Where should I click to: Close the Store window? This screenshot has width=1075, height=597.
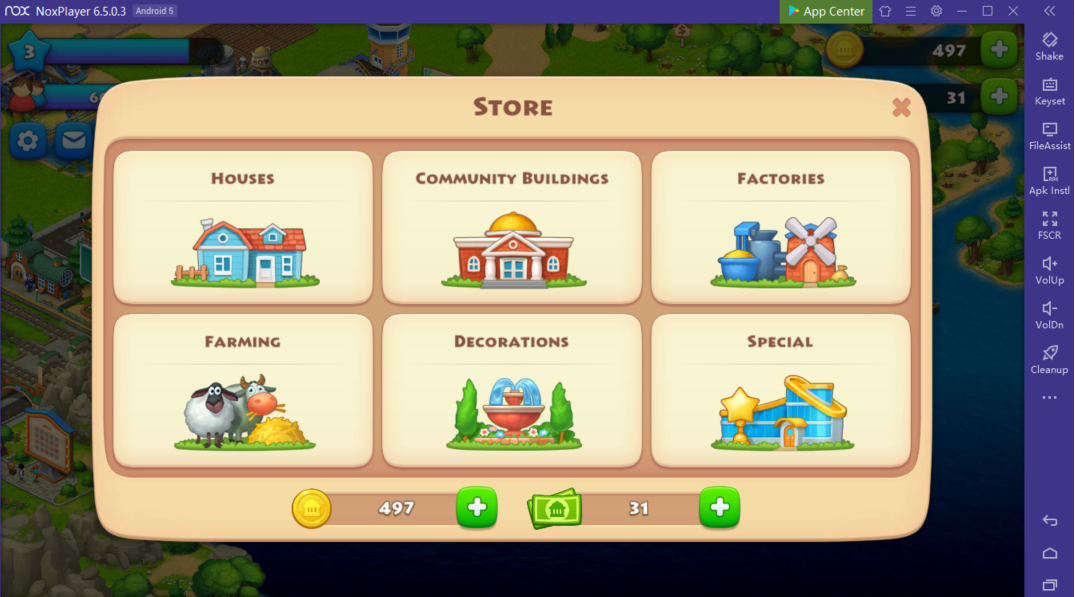click(901, 107)
